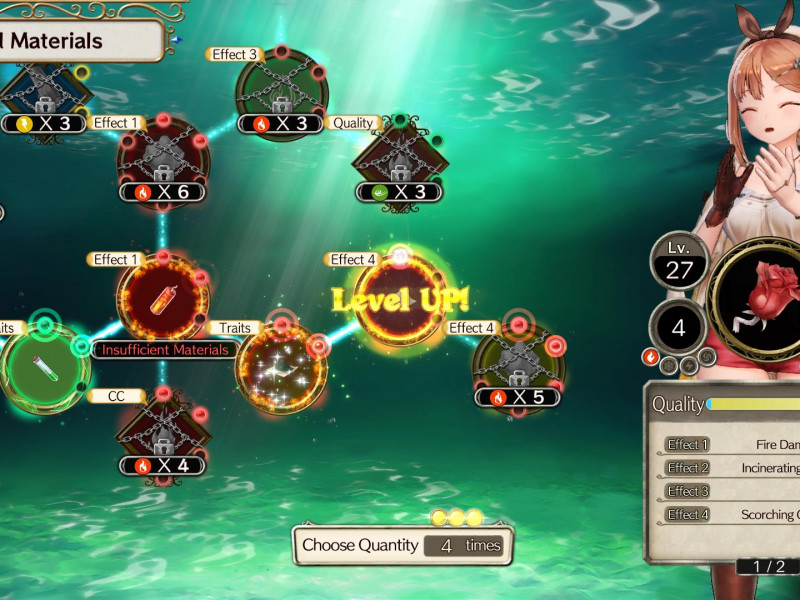Image resolution: width=800 pixels, height=600 pixels.
Task: Select the unlocked Effect 1 node with red item
Action: point(162,298)
